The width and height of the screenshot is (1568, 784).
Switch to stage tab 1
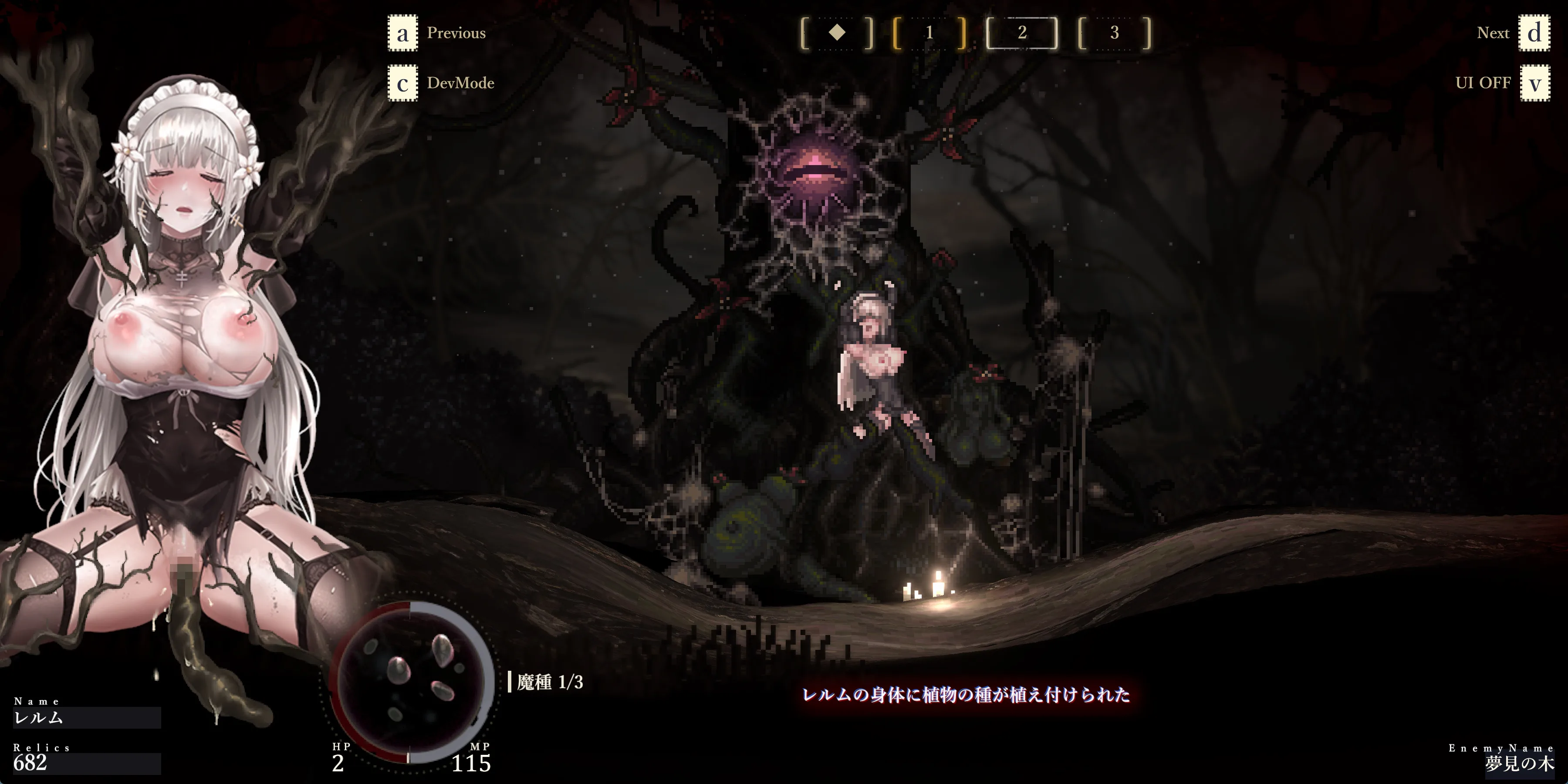pos(929,33)
